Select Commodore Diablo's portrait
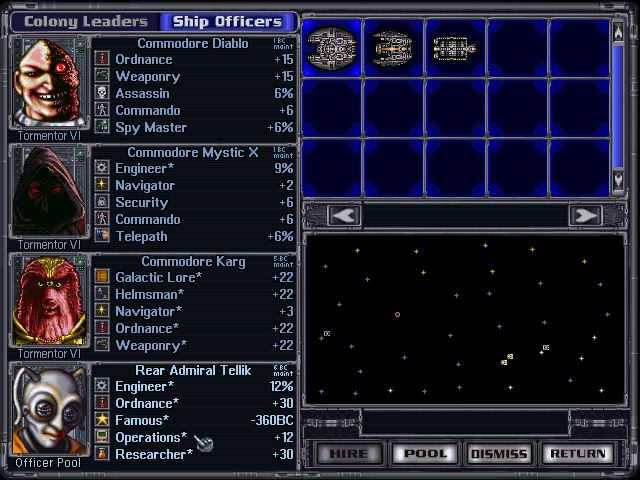Image resolution: width=640 pixels, height=480 pixels. (49, 84)
